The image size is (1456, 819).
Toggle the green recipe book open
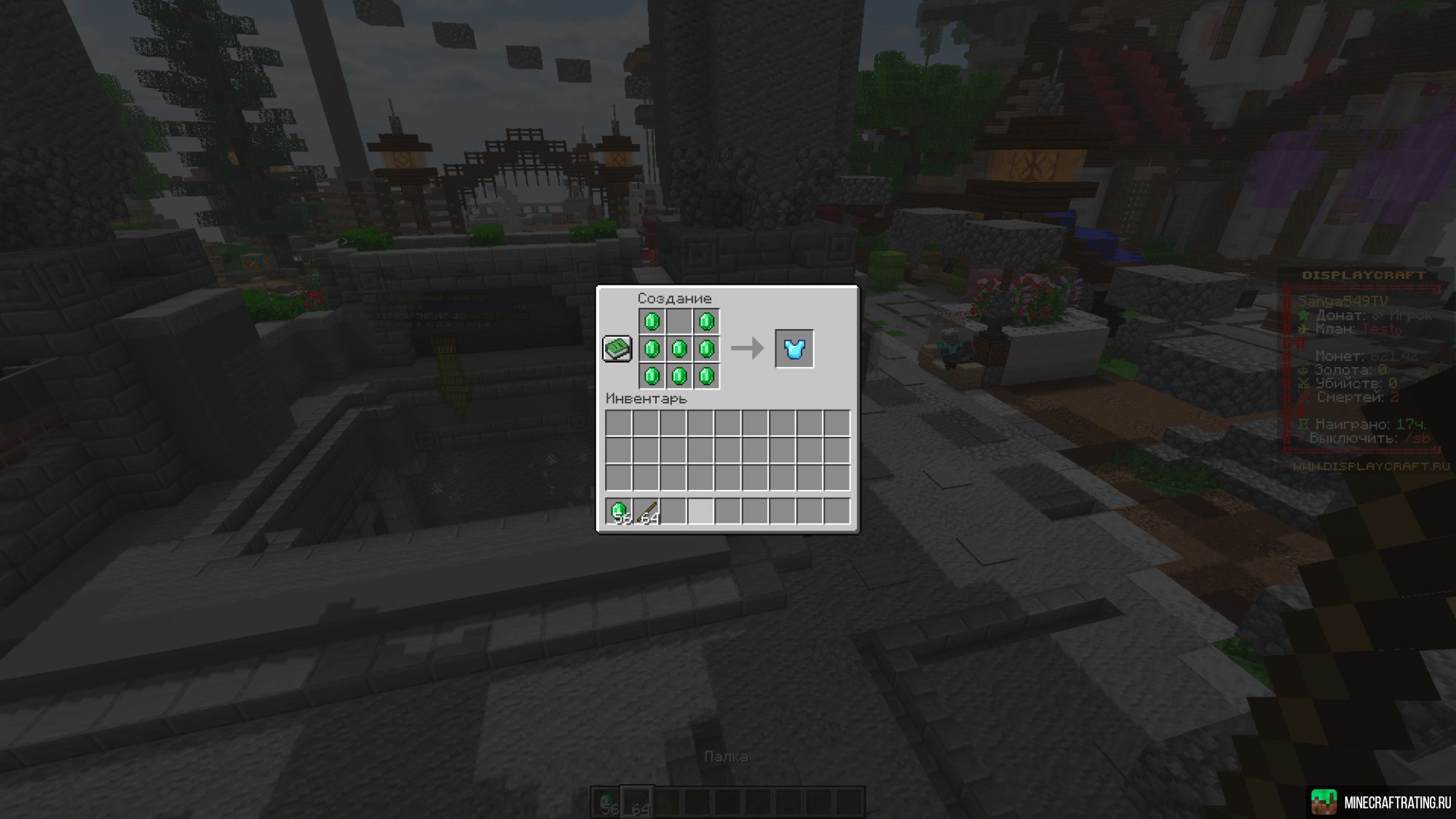(x=616, y=348)
